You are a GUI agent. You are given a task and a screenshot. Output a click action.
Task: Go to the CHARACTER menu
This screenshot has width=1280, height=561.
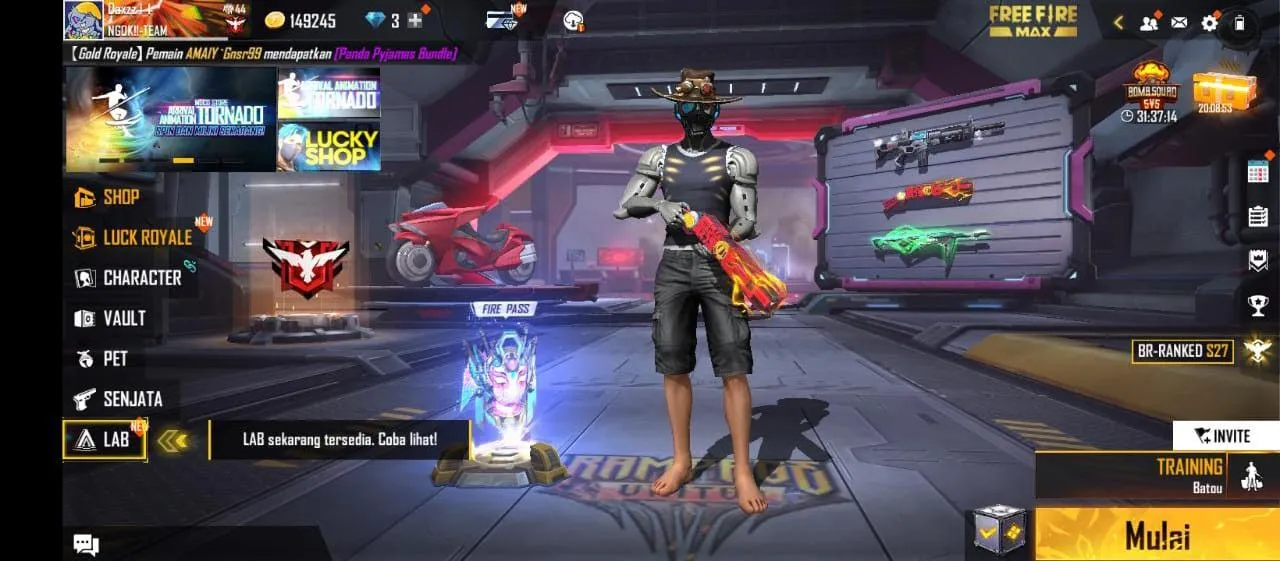[129, 278]
